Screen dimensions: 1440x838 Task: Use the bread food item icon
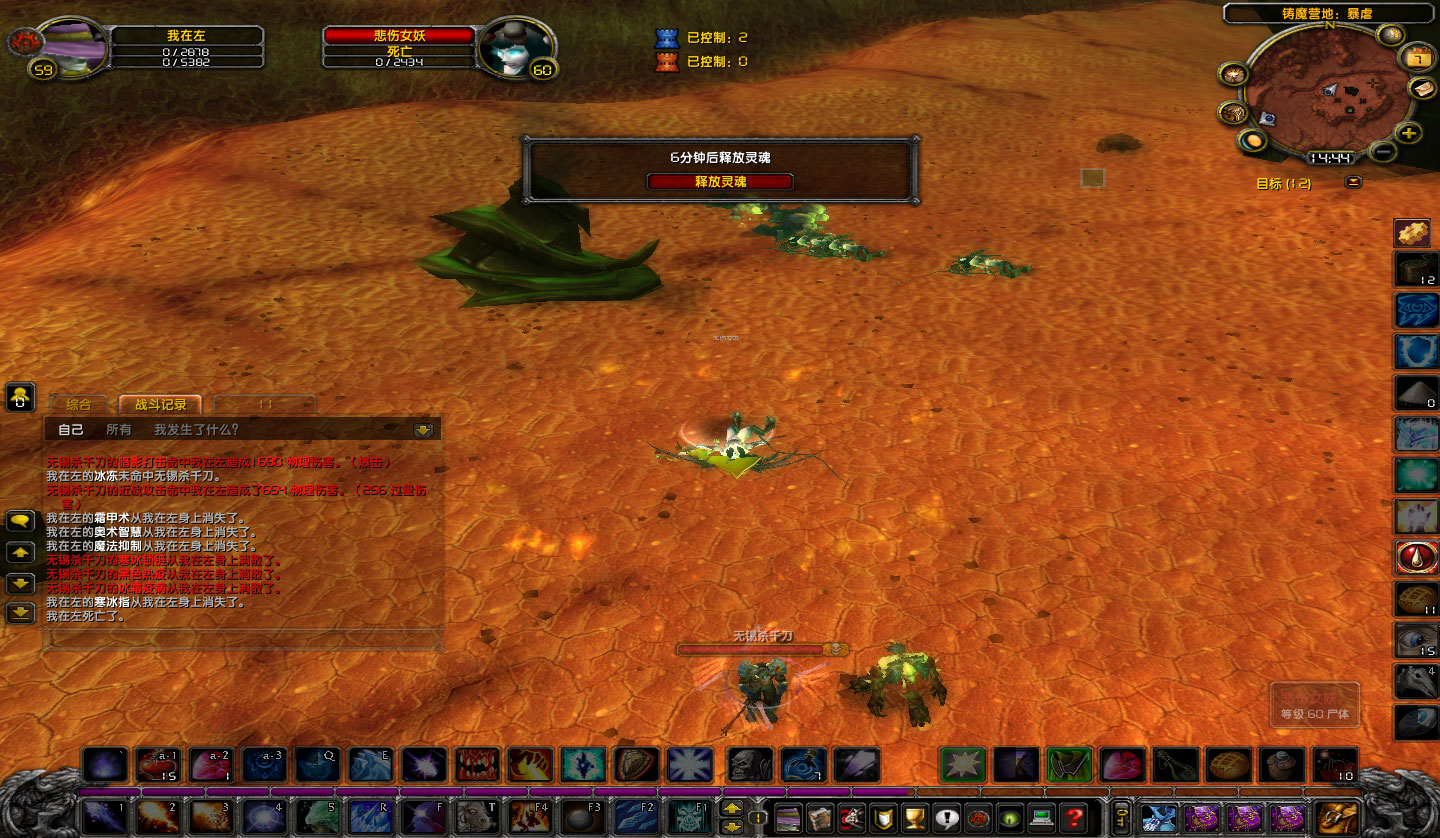(1229, 762)
